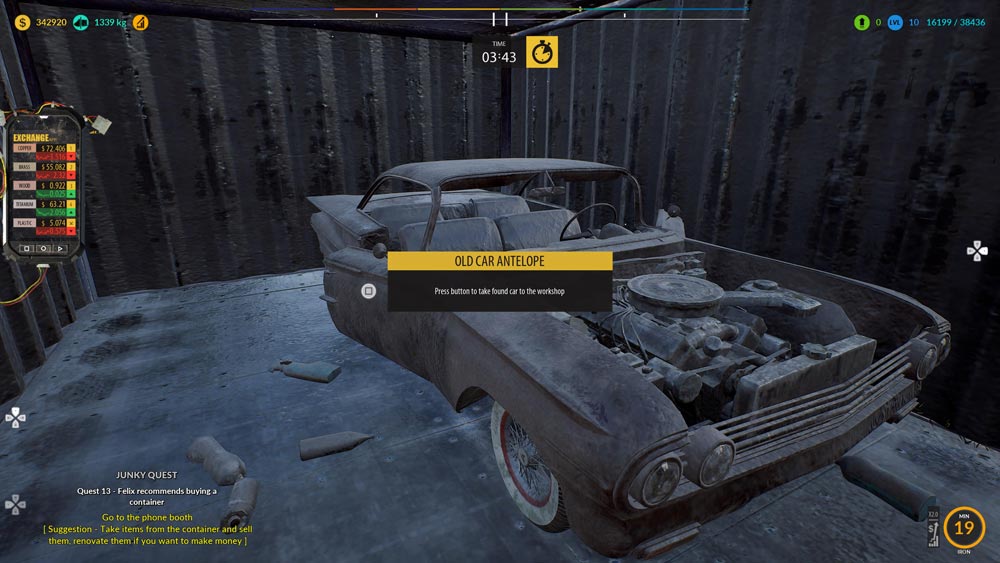Image resolution: width=1000 pixels, height=563 pixels.
Task: Click the green upgrade points icon
Action: pos(861,22)
